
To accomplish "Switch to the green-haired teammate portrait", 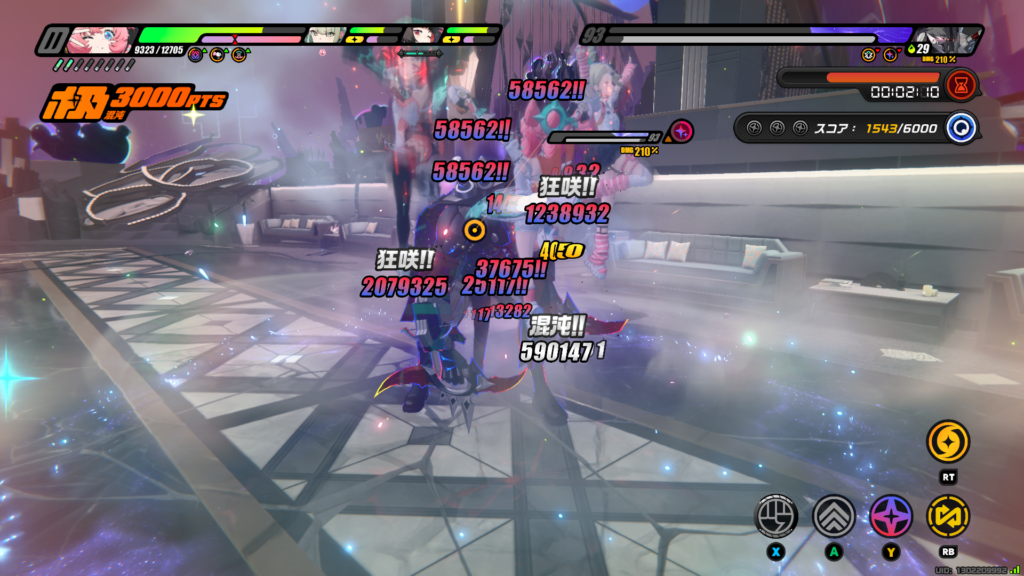I will tap(324, 36).
